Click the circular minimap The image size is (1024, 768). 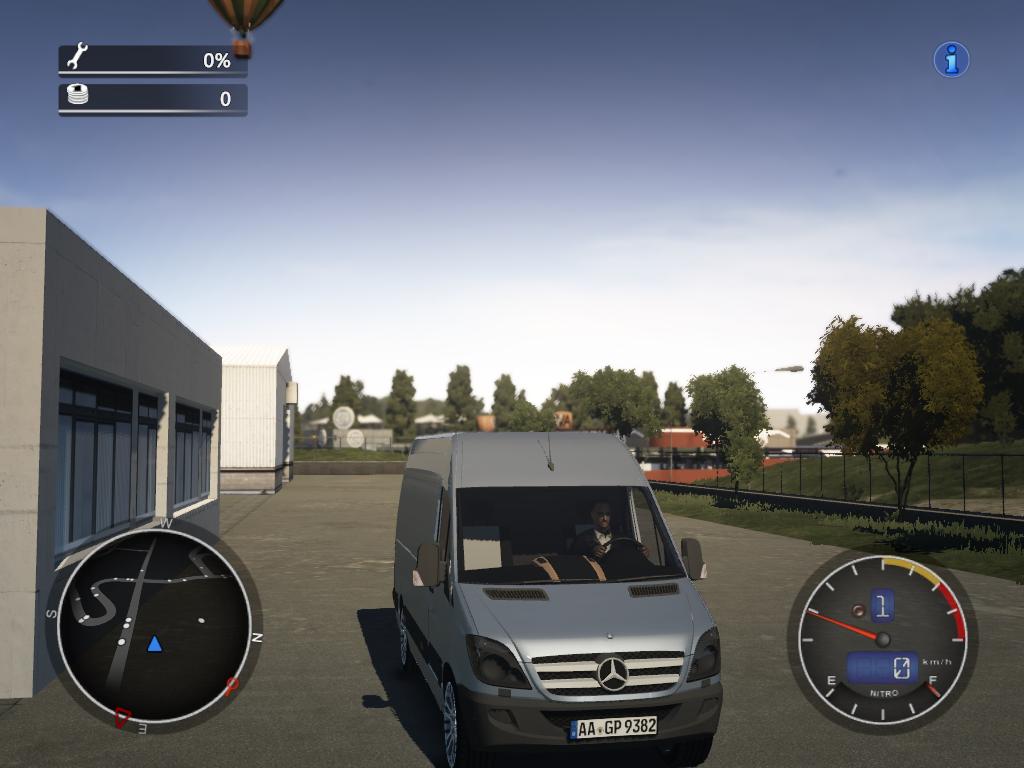(x=154, y=625)
